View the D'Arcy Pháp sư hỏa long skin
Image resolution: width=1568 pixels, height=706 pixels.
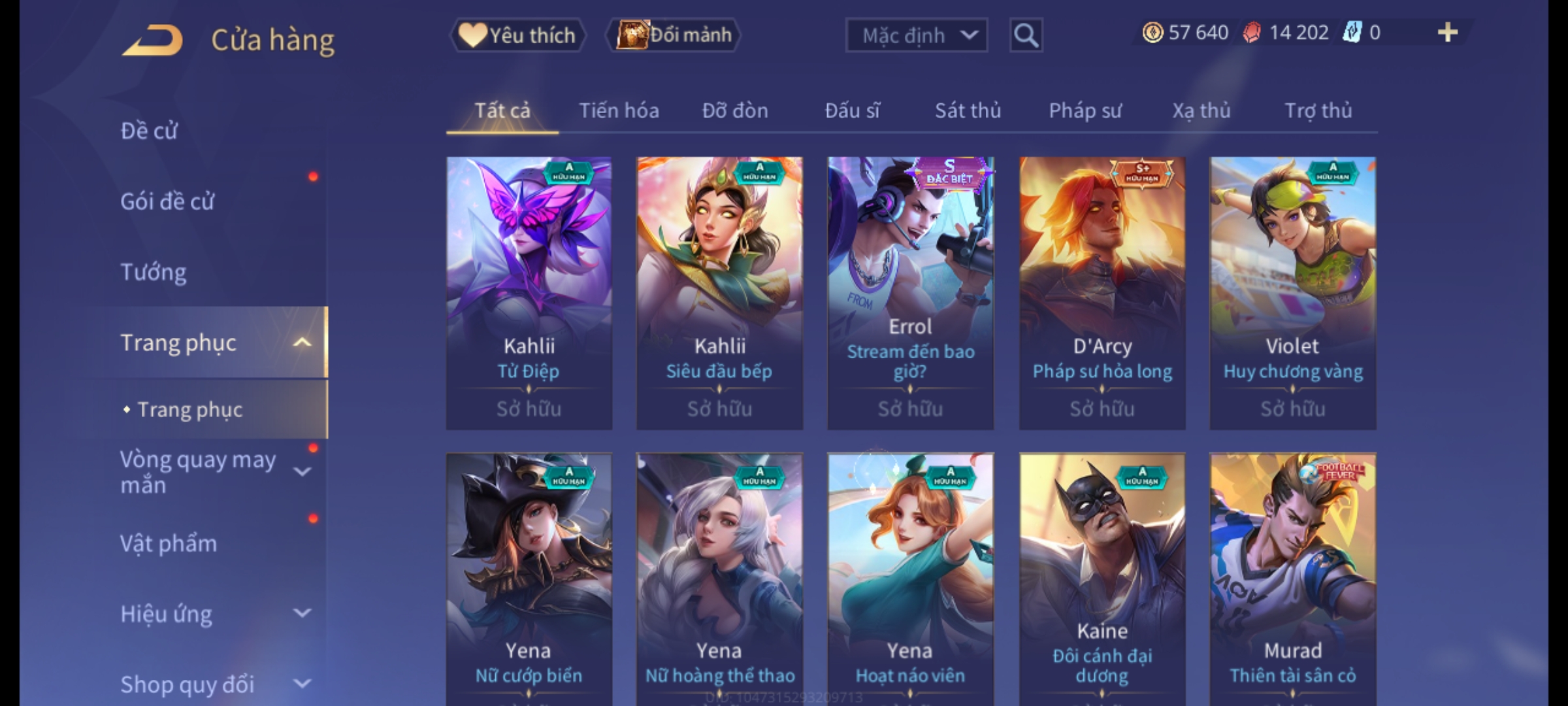point(1102,293)
